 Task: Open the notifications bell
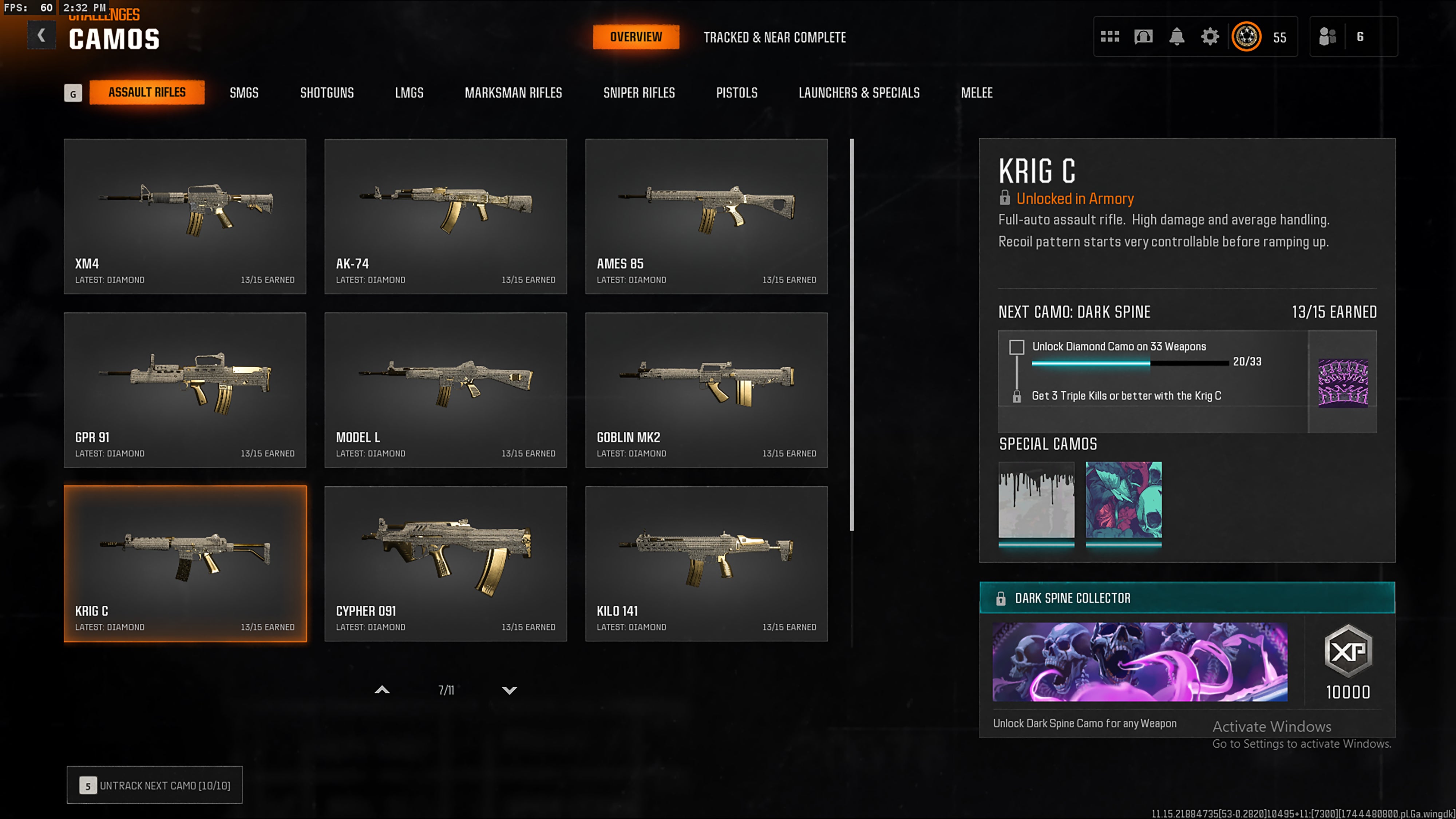[1176, 37]
